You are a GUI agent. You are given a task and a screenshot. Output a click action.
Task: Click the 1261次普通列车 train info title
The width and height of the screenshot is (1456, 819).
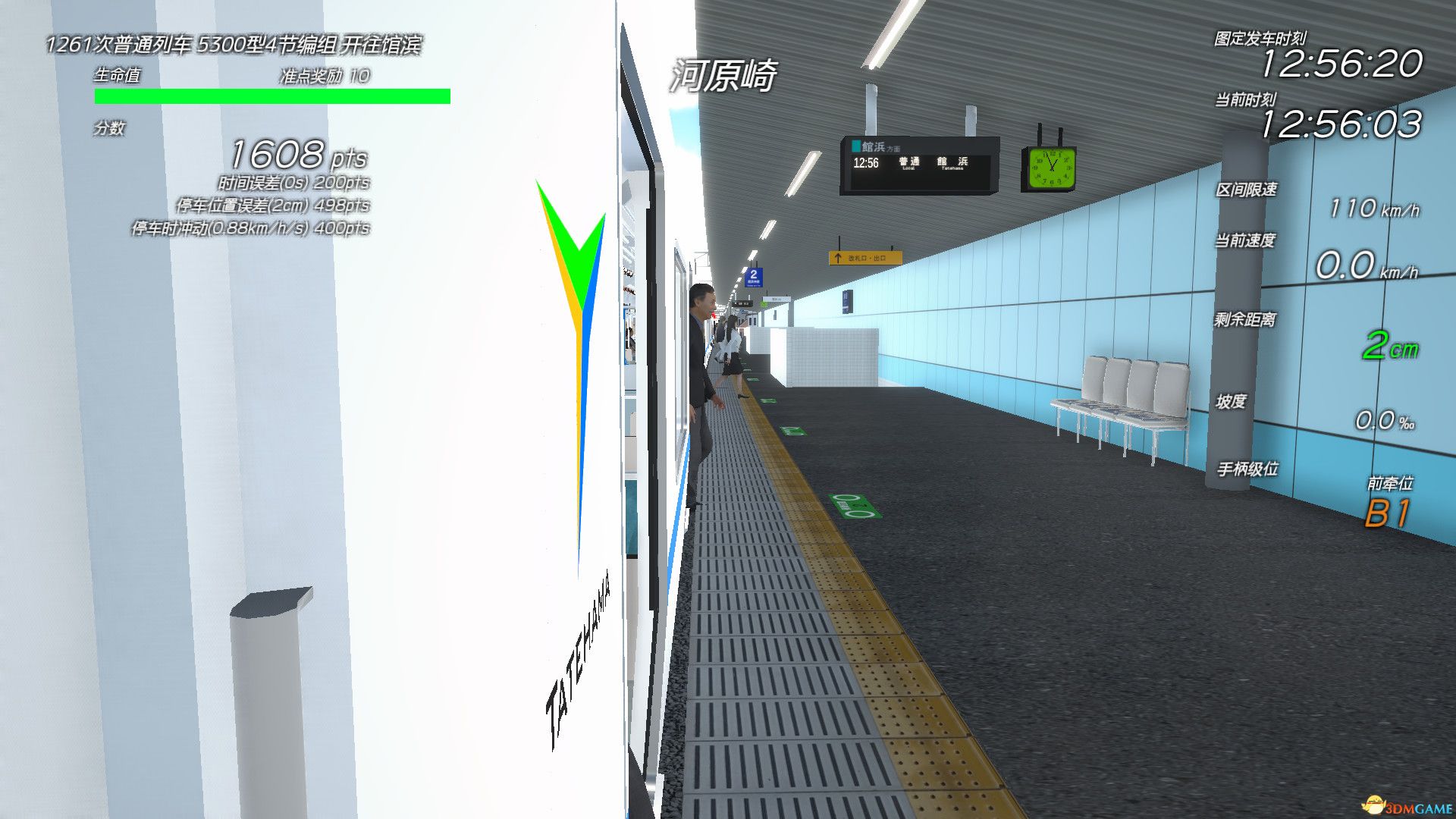235,45
